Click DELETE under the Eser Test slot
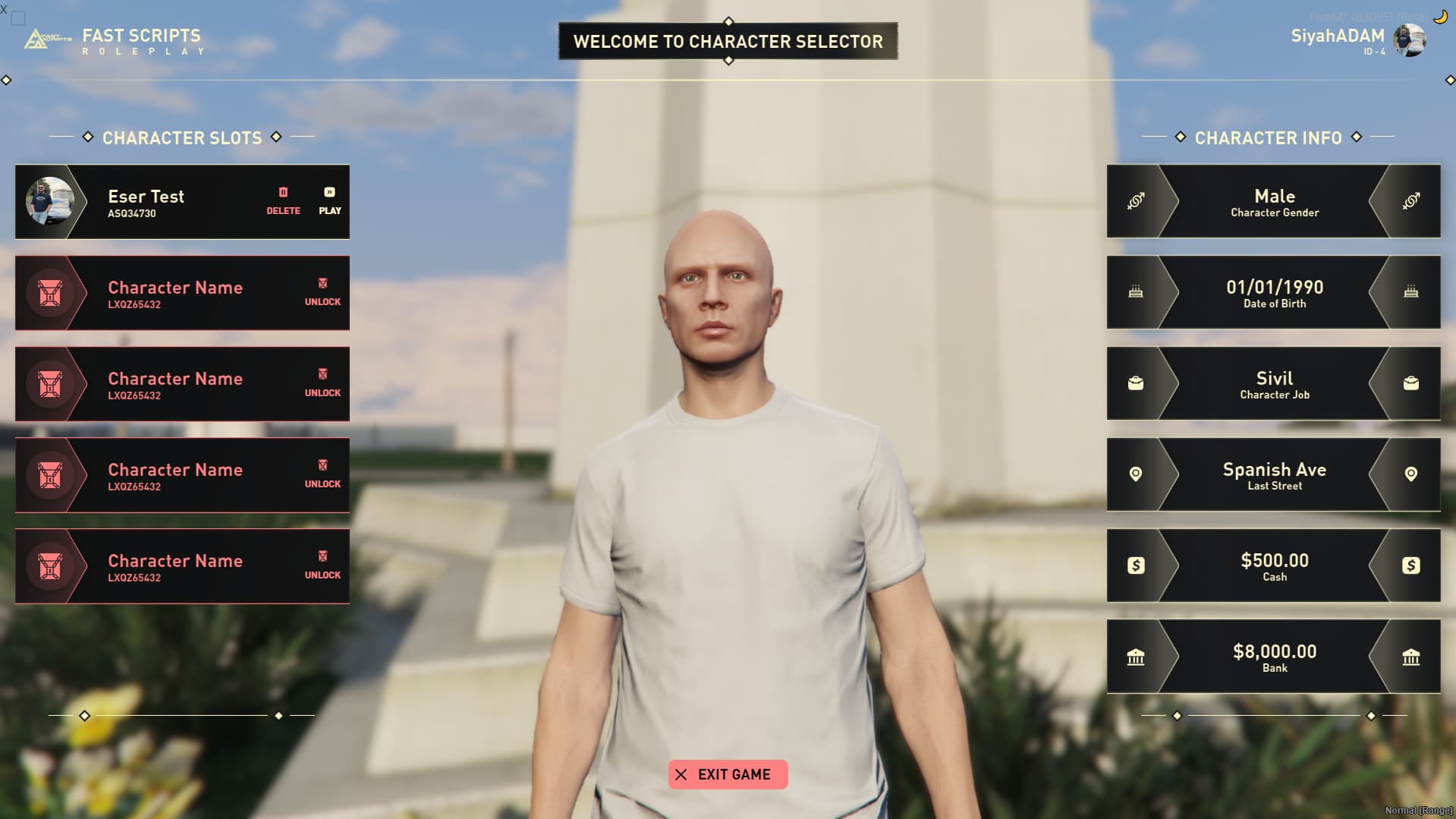 click(283, 210)
